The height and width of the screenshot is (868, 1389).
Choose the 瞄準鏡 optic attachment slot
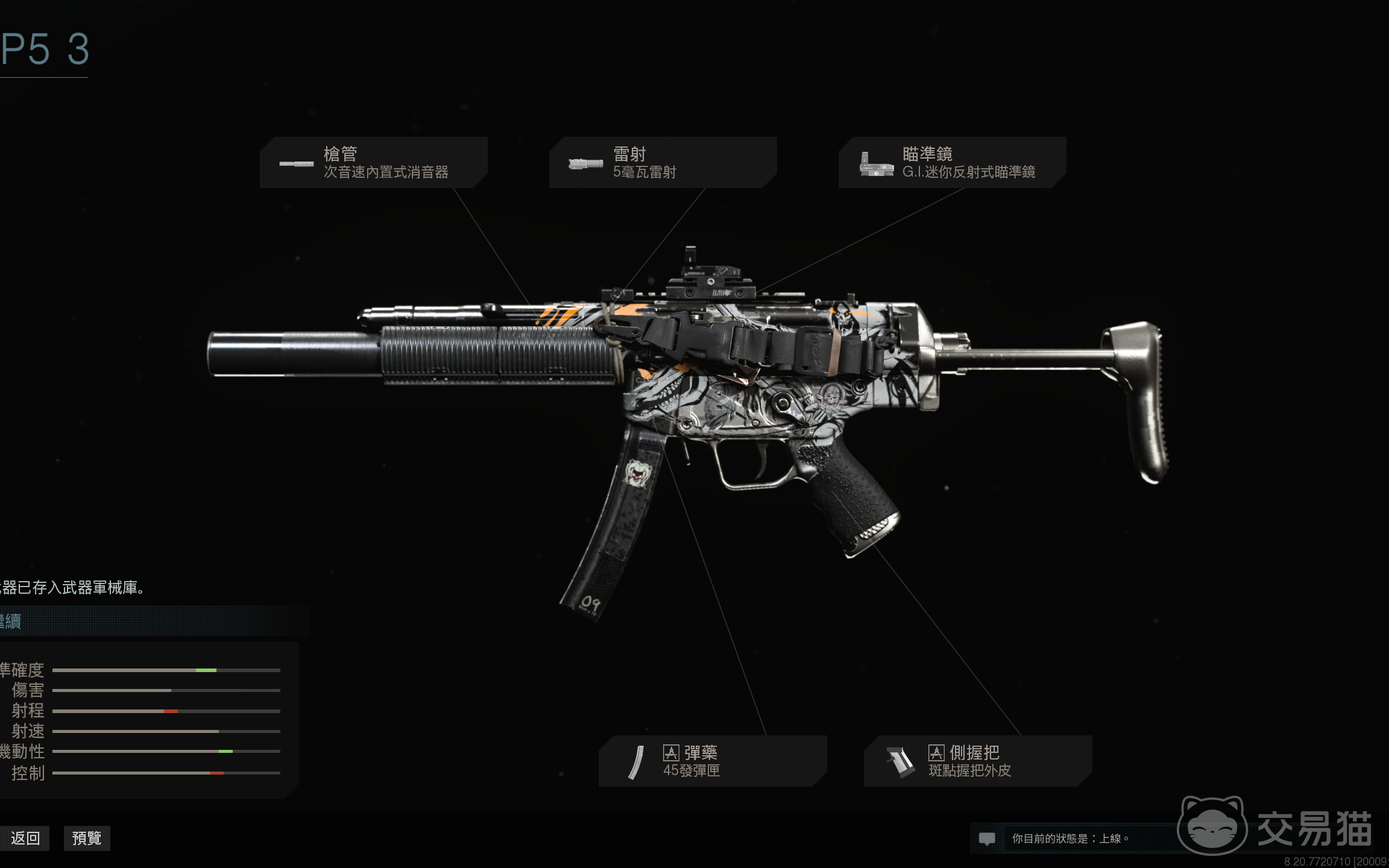click(x=952, y=163)
